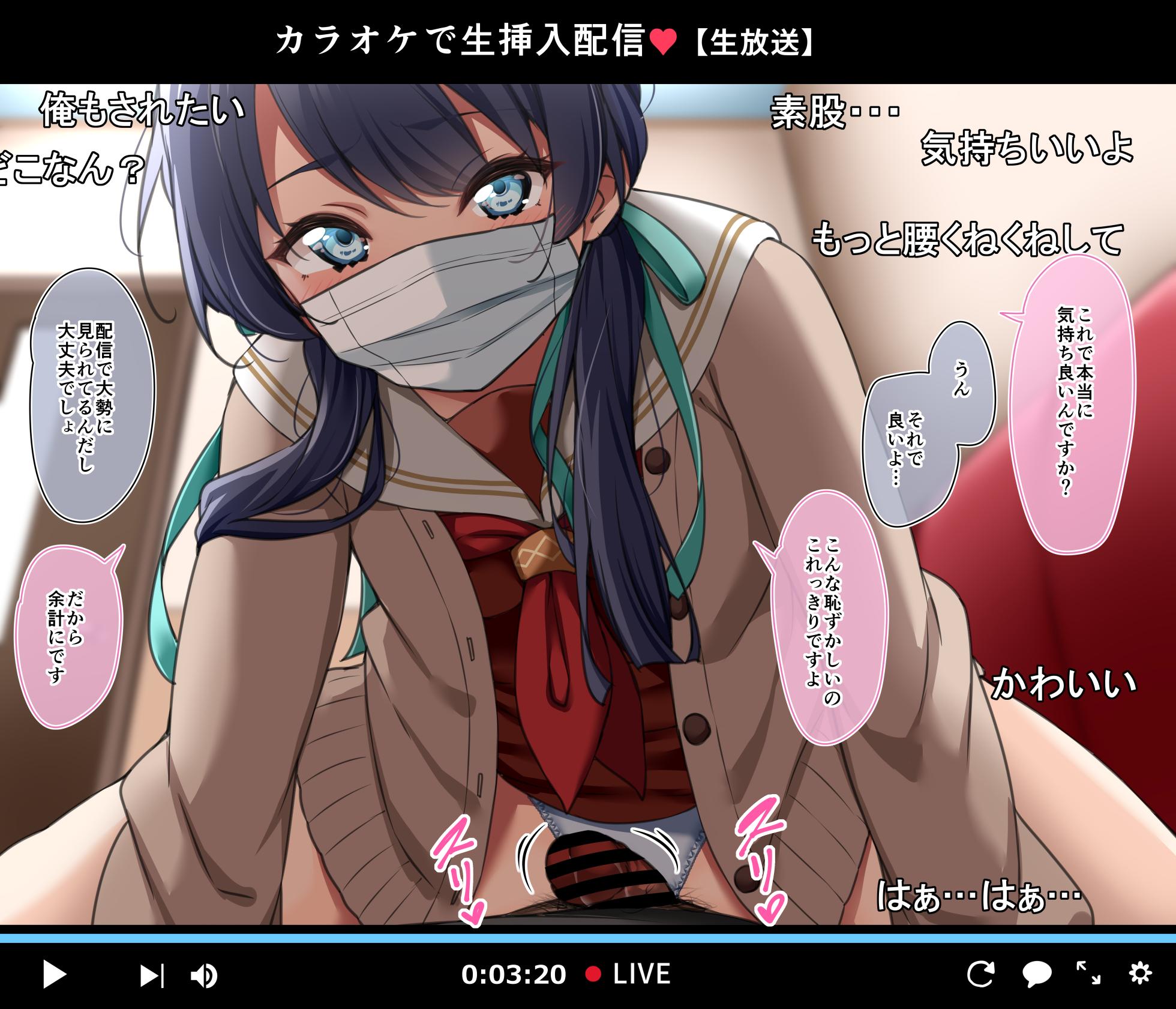Click the play button
The width and height of the screenshot is (1176, 1009).
[54, 974]
